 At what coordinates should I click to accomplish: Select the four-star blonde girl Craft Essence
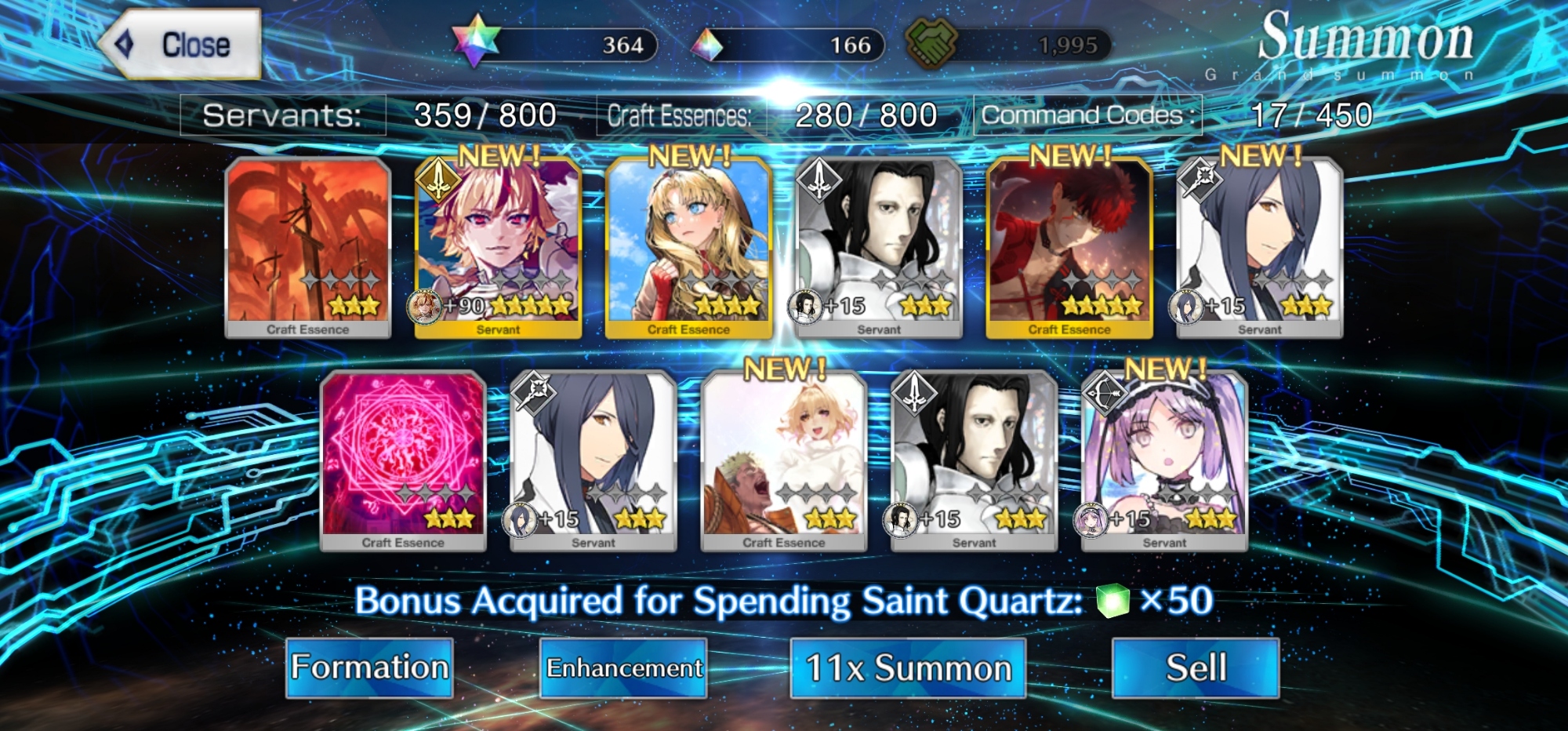coord(688,247)
